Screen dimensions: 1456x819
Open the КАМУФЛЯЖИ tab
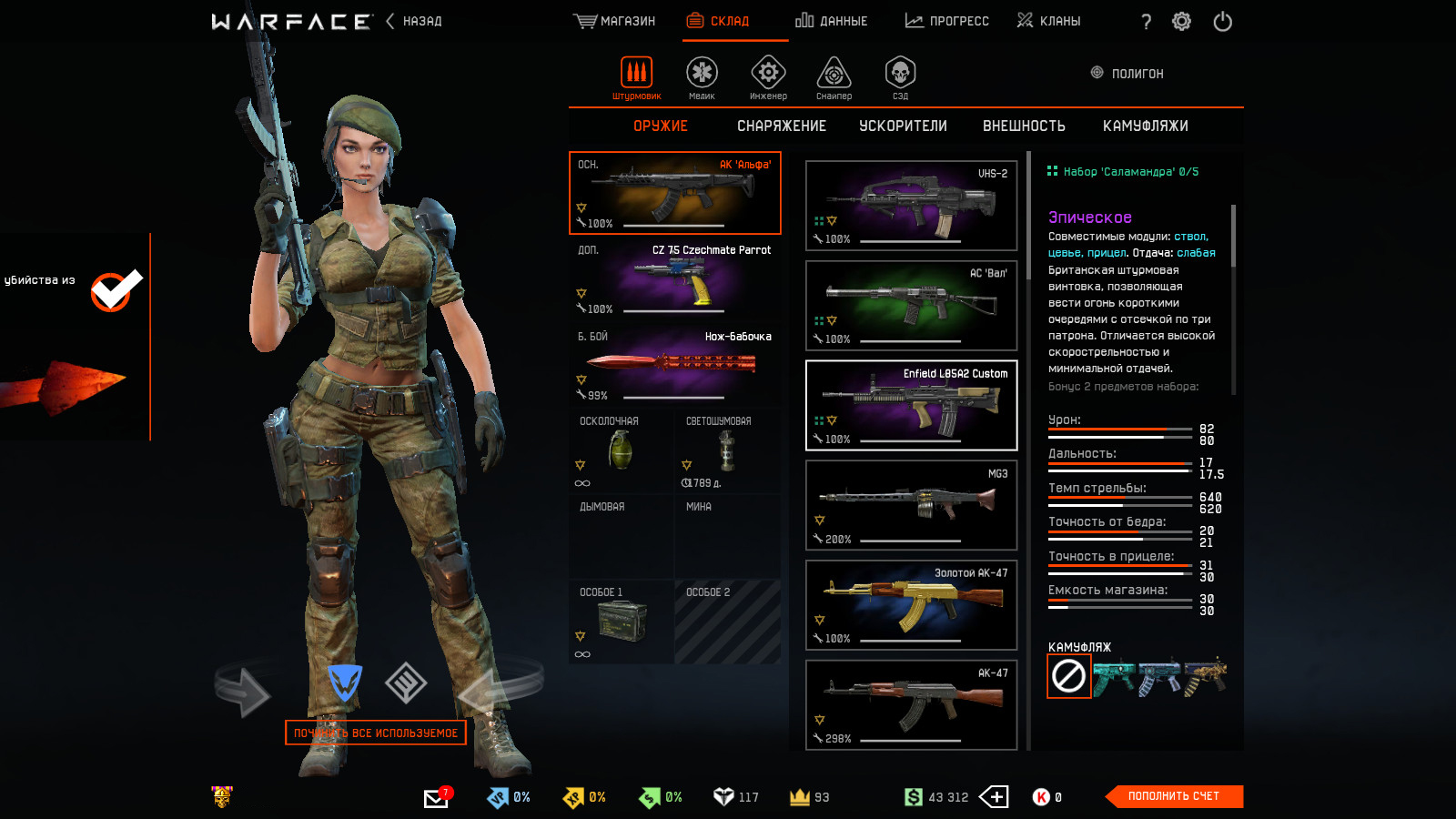pos(1145,126)
